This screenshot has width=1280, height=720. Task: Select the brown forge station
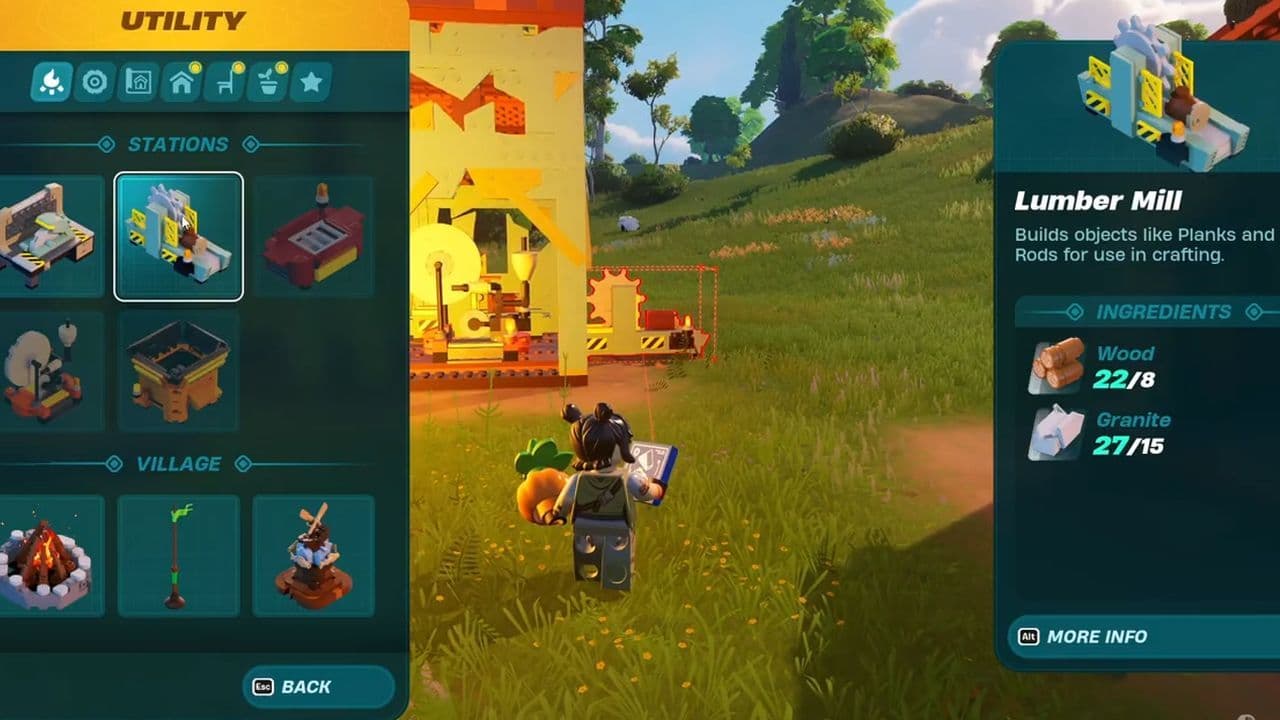[178, 370]
